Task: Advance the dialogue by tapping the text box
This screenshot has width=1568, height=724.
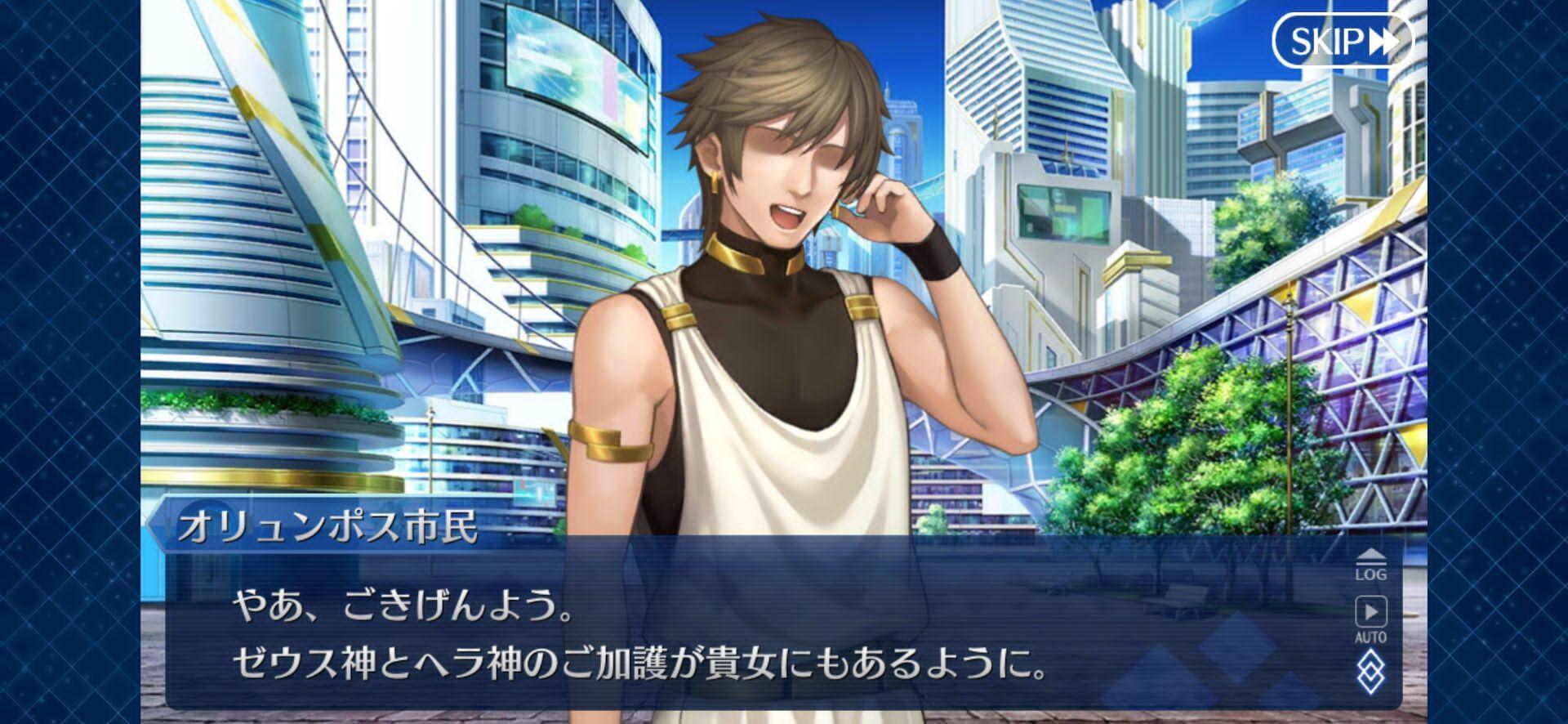Action: (735, 637)
